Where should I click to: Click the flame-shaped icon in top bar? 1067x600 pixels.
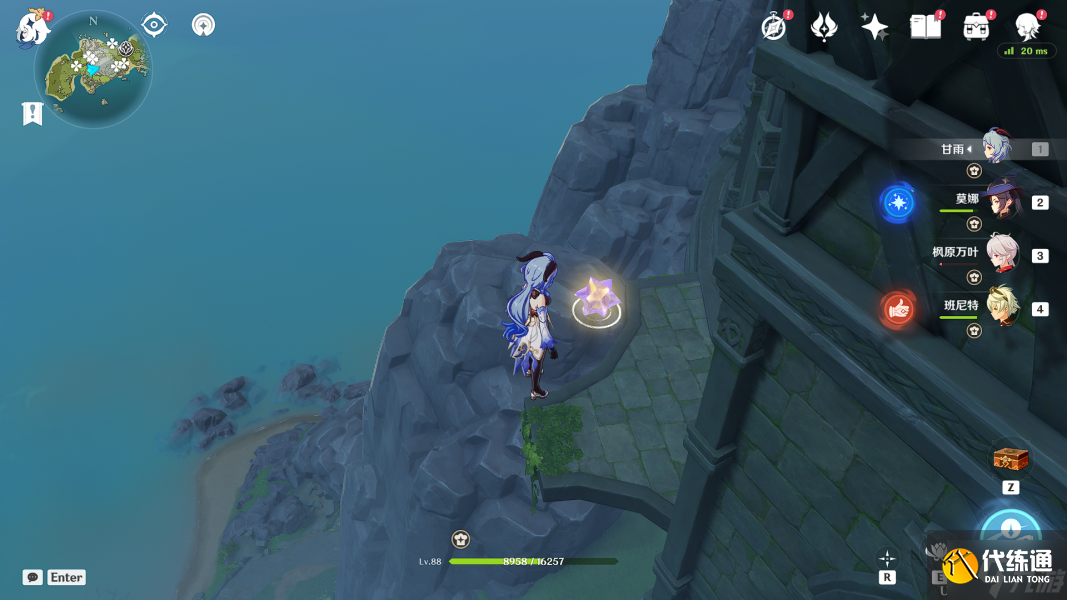[x=824, y=27]
